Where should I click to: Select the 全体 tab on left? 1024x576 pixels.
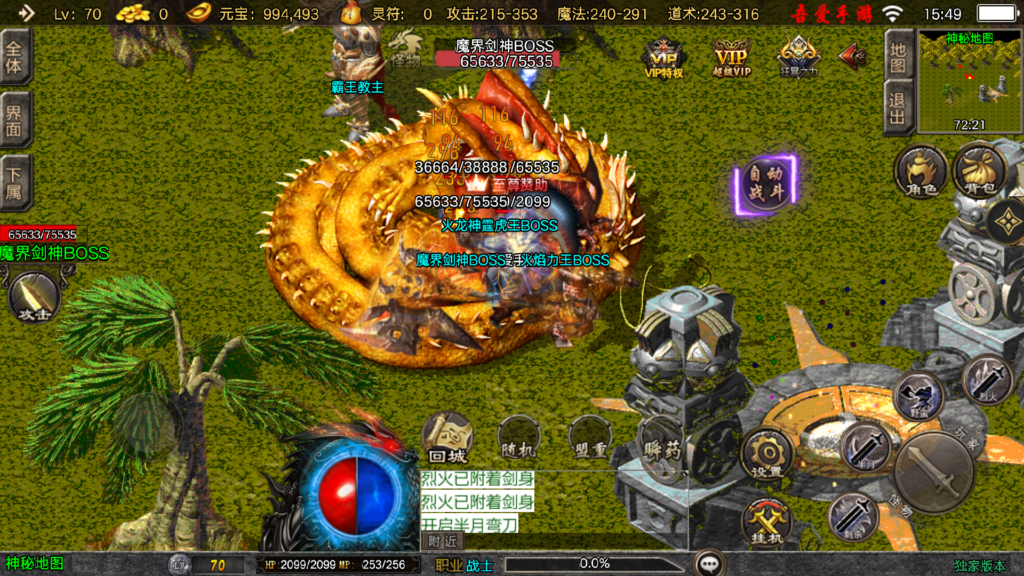pyautogui.click(x=15, y=57)
